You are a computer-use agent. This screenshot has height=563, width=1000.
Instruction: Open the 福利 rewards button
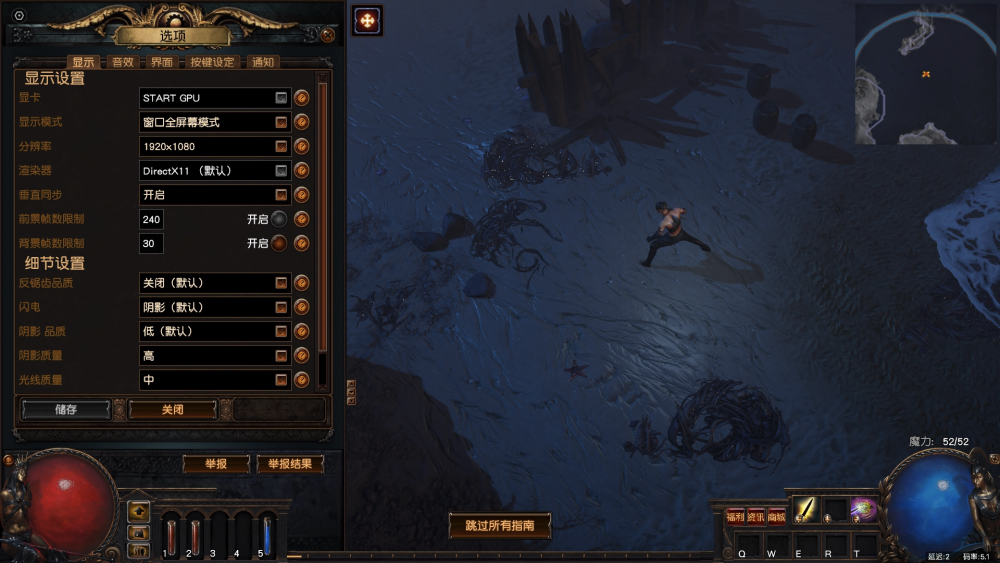pyautogui.click(x=735, y=517)
